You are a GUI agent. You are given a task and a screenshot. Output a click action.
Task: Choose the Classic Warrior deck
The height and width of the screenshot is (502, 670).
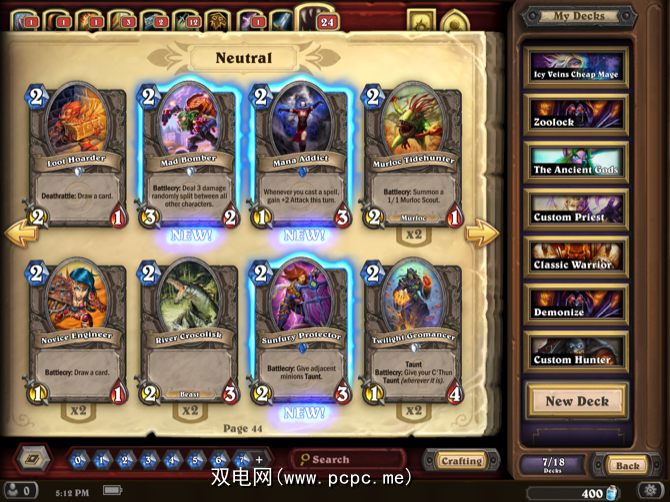tap(578, 257)
